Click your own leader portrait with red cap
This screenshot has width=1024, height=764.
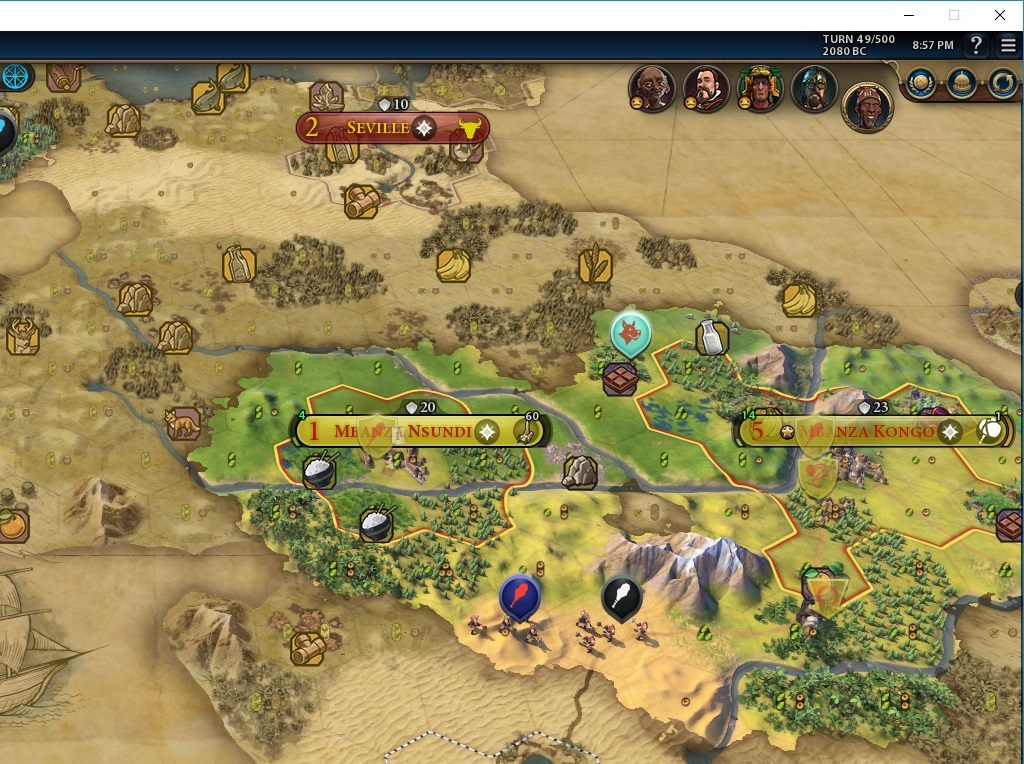tap(867, 106)
